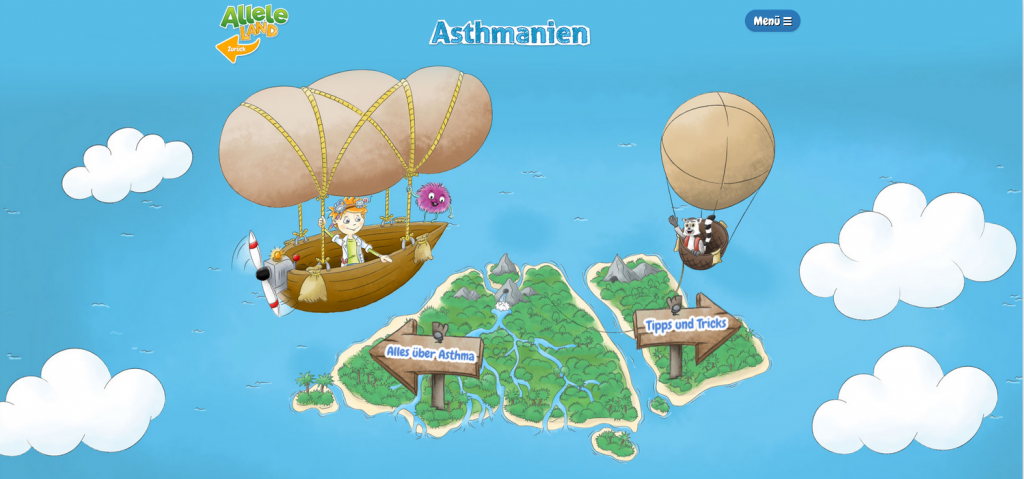Open the Menü dropdown button
This screenshot has width=1024, height=479.
[x=772, y=21]
